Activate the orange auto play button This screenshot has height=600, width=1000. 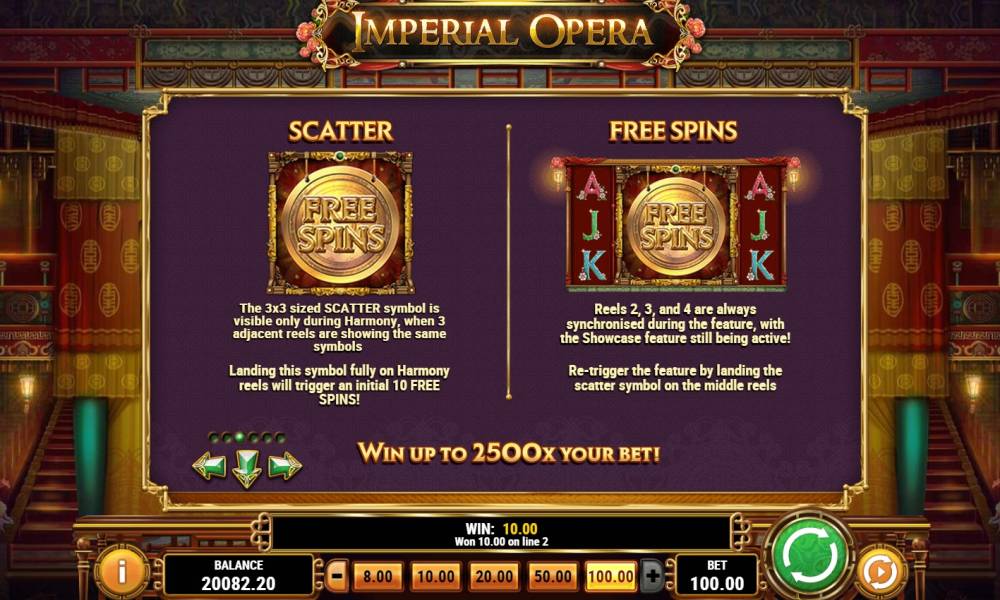tap(881, 571)
